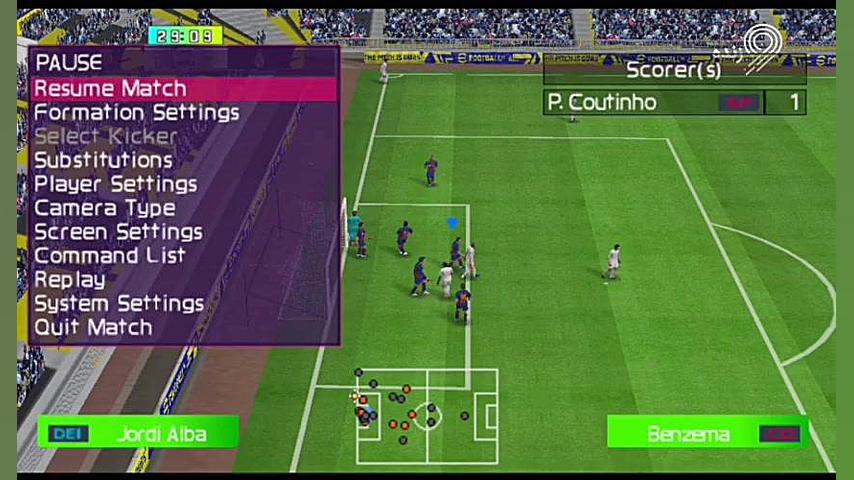Screen dimensions: 854x480
Task: Choose Player Settings
Action: 115,184
